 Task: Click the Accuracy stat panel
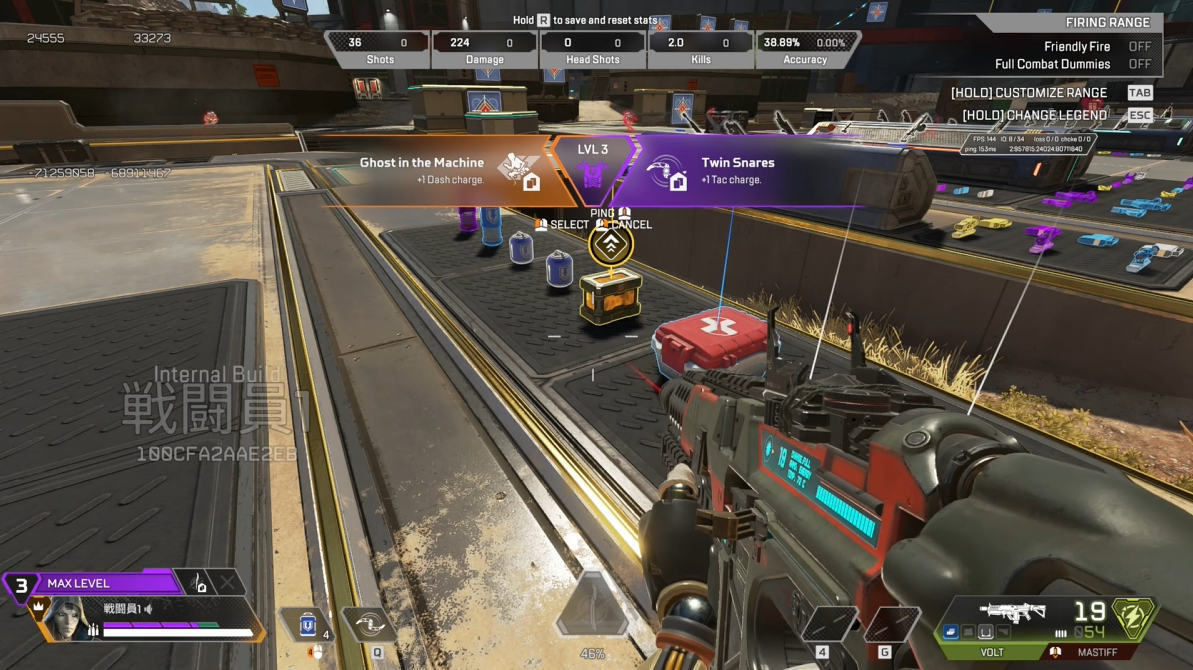point(805,49)
